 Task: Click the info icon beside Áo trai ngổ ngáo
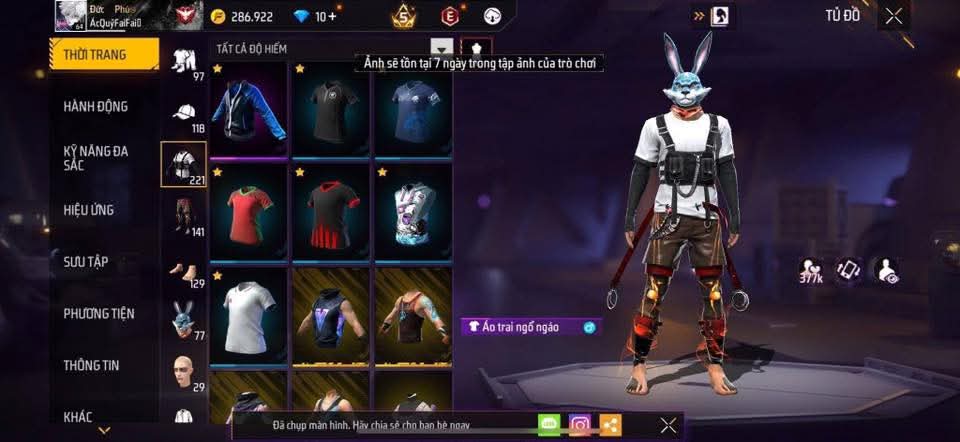[x=590, y=327]
